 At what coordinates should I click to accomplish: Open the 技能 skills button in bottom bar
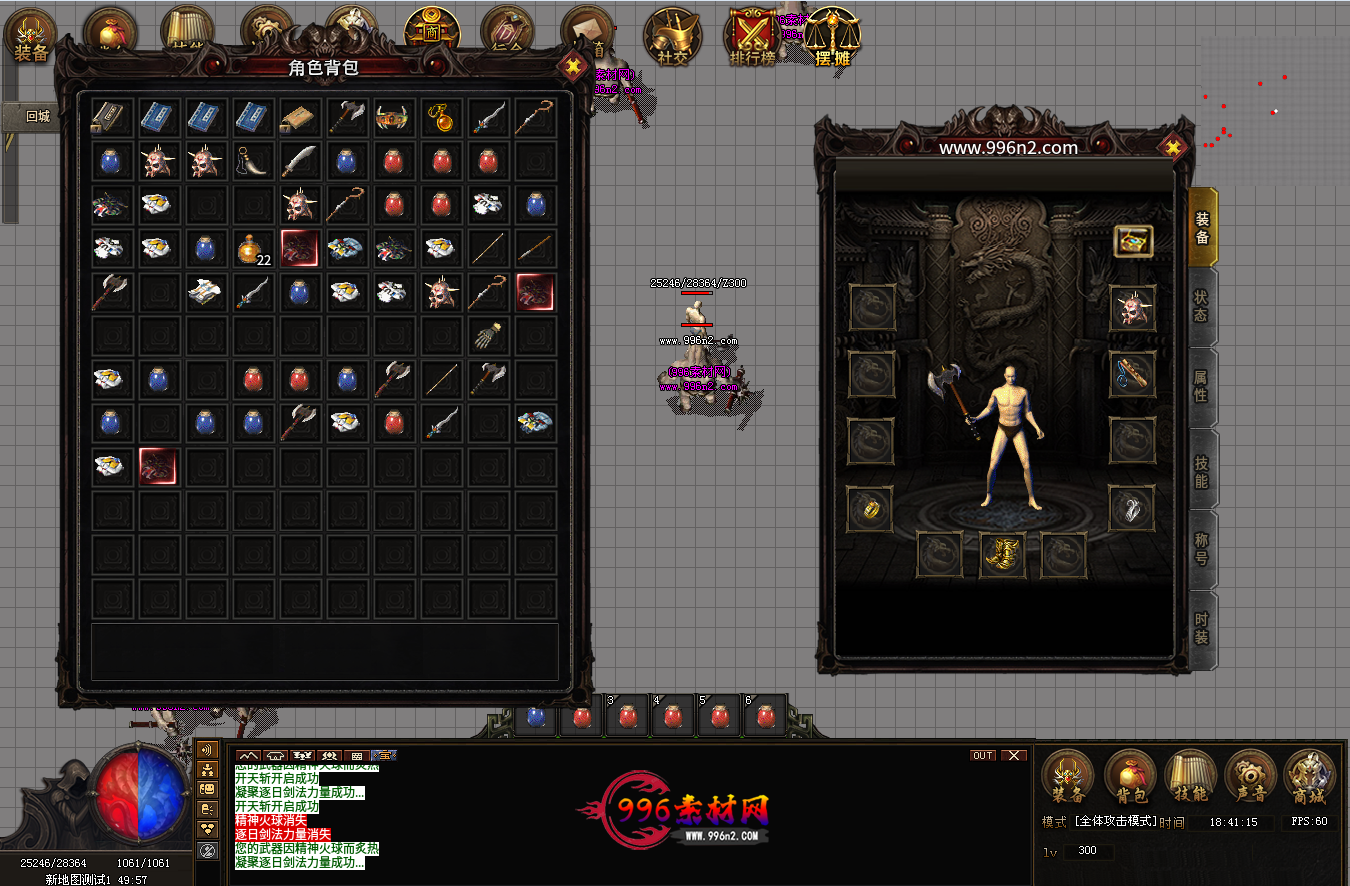click(1190, 776)
